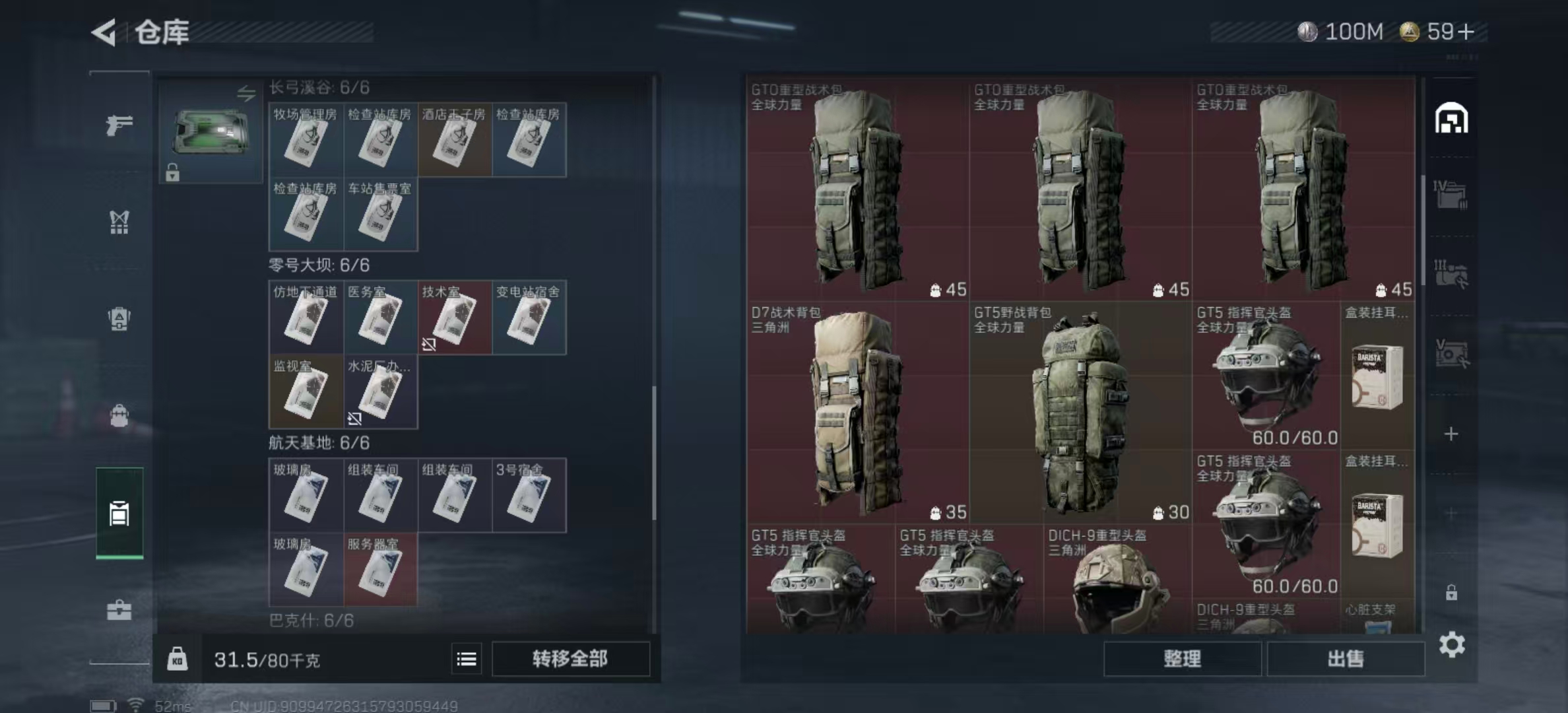Open the list view selector near weight display

466,659
